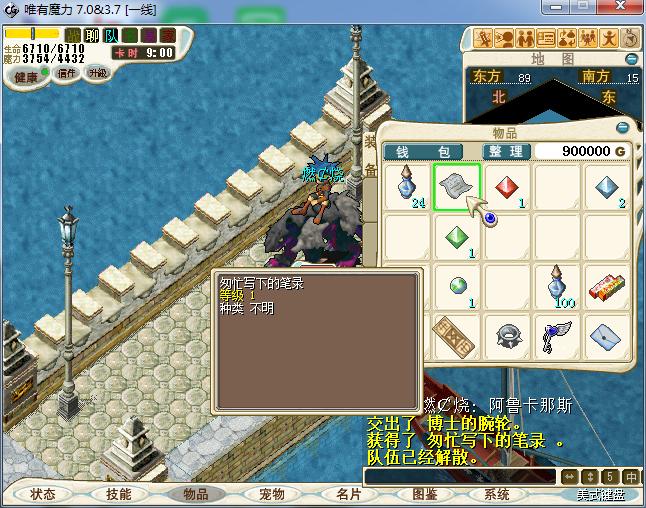This screenshot has width=646, height=508.
Task: Select the red gem item slot
Action: [x=508, y=187]
